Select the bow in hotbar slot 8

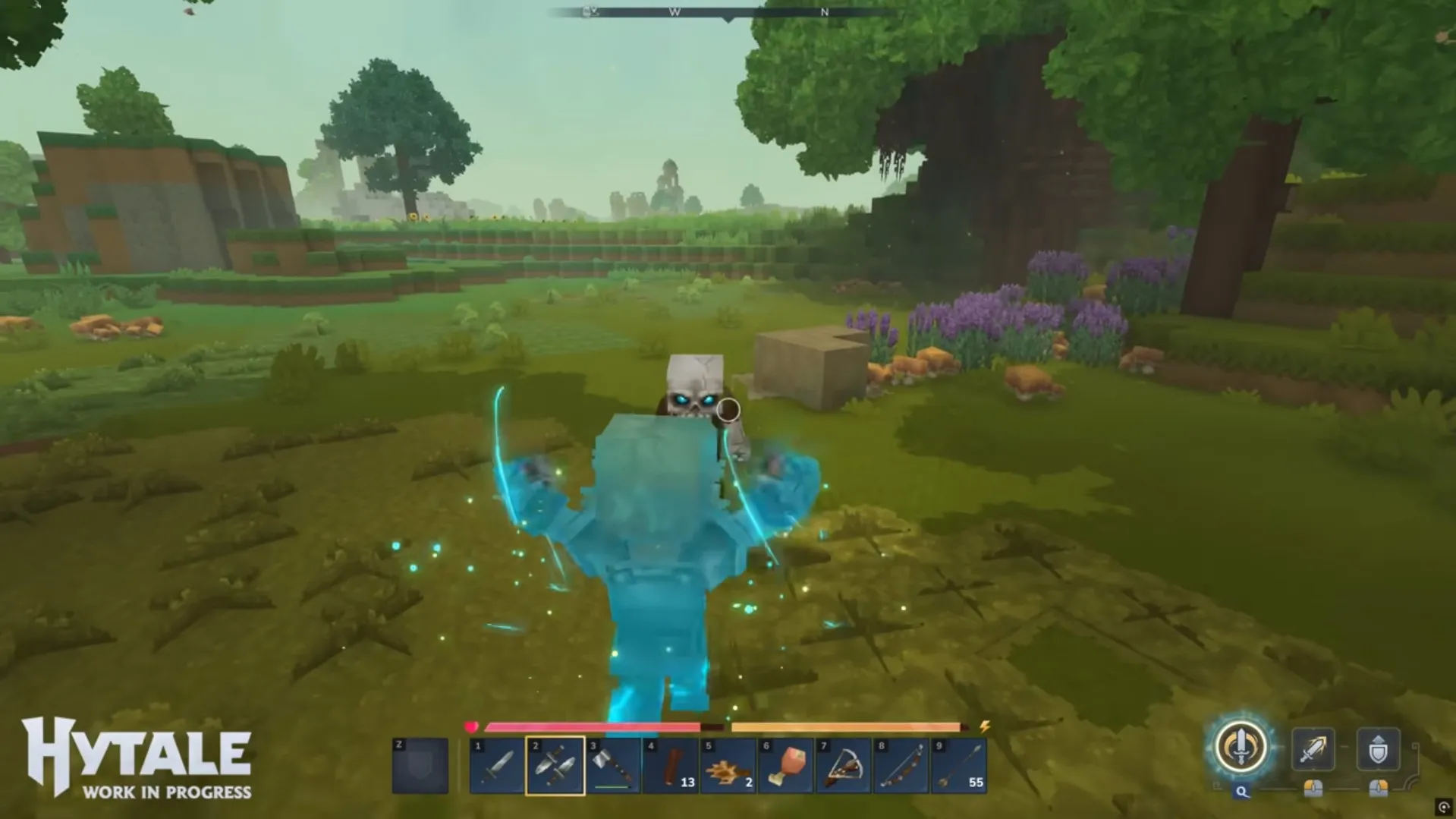[x=901, y=766]
